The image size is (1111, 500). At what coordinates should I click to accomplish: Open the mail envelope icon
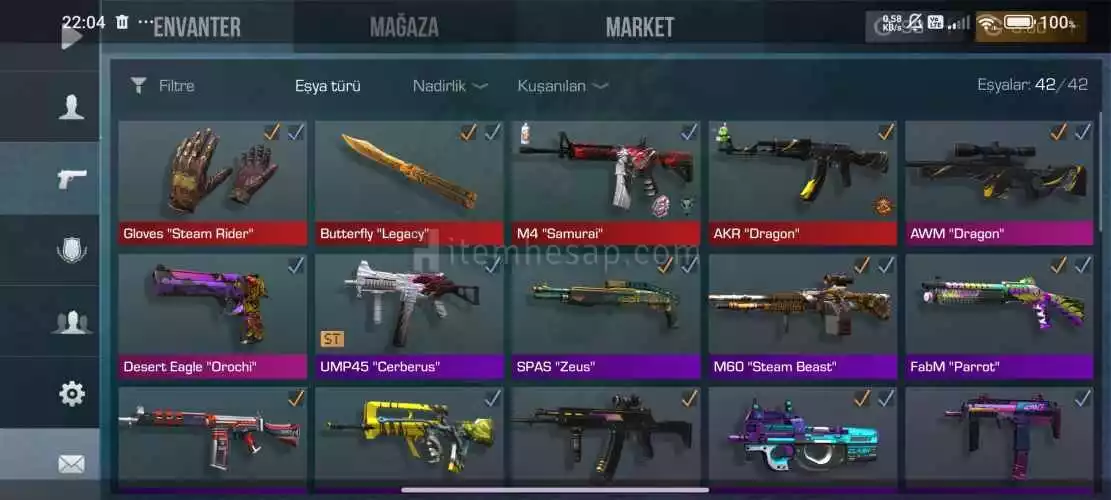(x=71, y=464)
